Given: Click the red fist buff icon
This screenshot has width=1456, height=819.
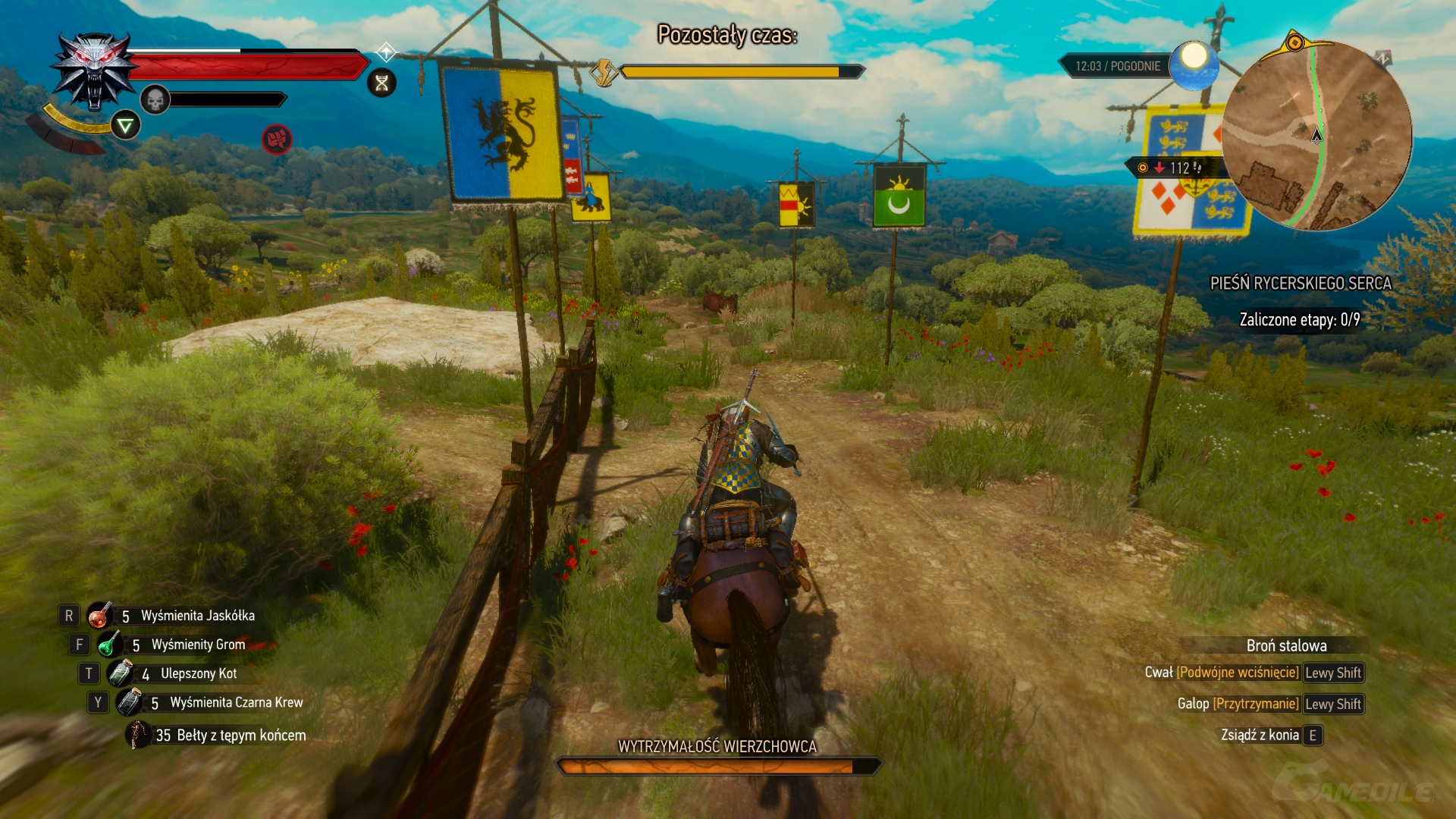Looking at the screenshot, I should [x=277, y=139].
